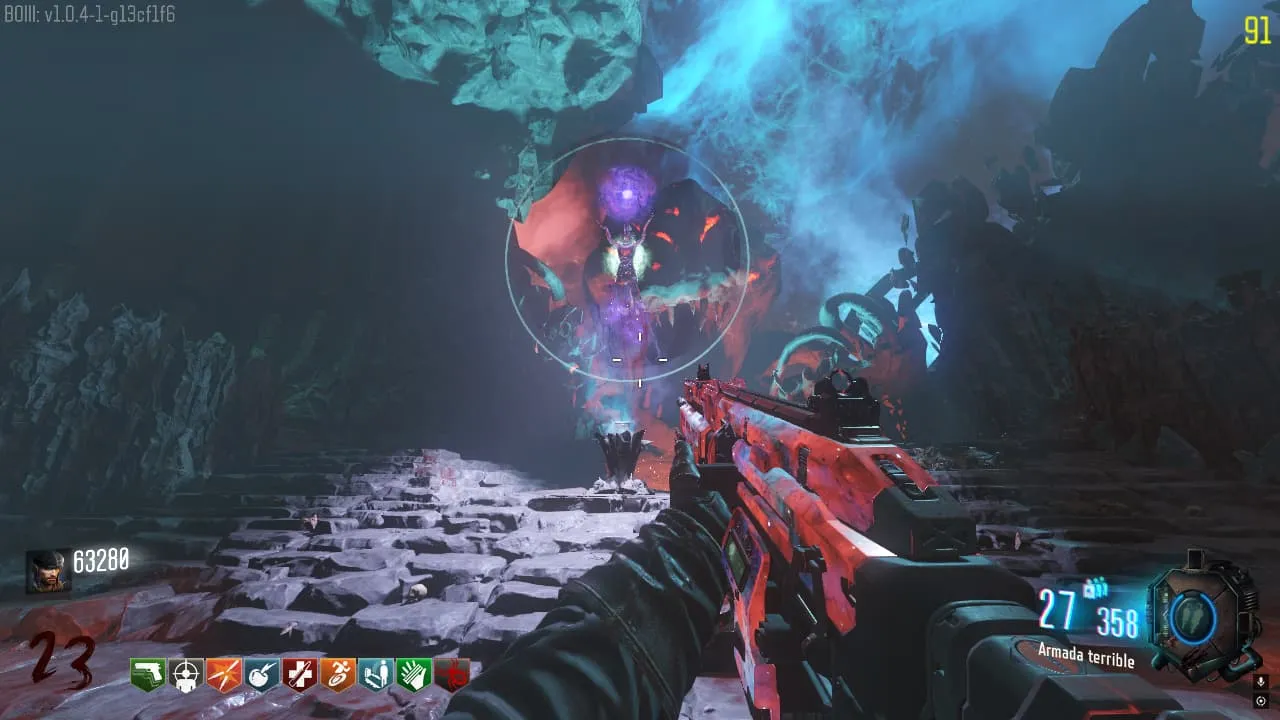Screen dimensions: 1280x720
Task: Select the Stamin-Up running figure perk
Action: click(338, 676)
